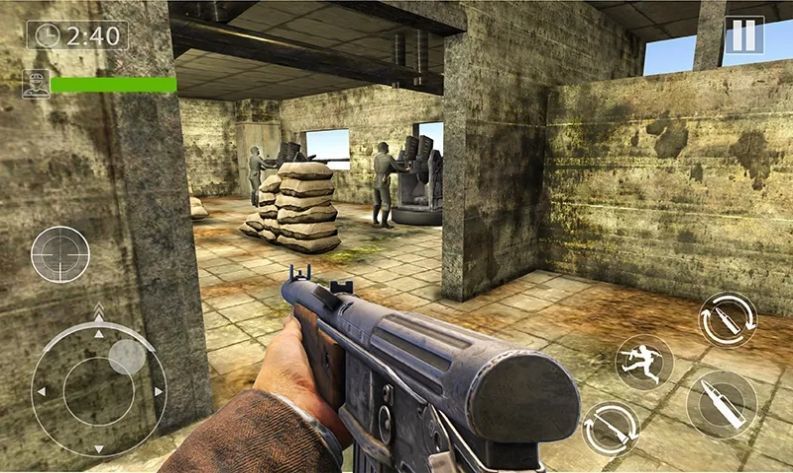
Task: Tap the crosshair aim button
Action: 60,254
